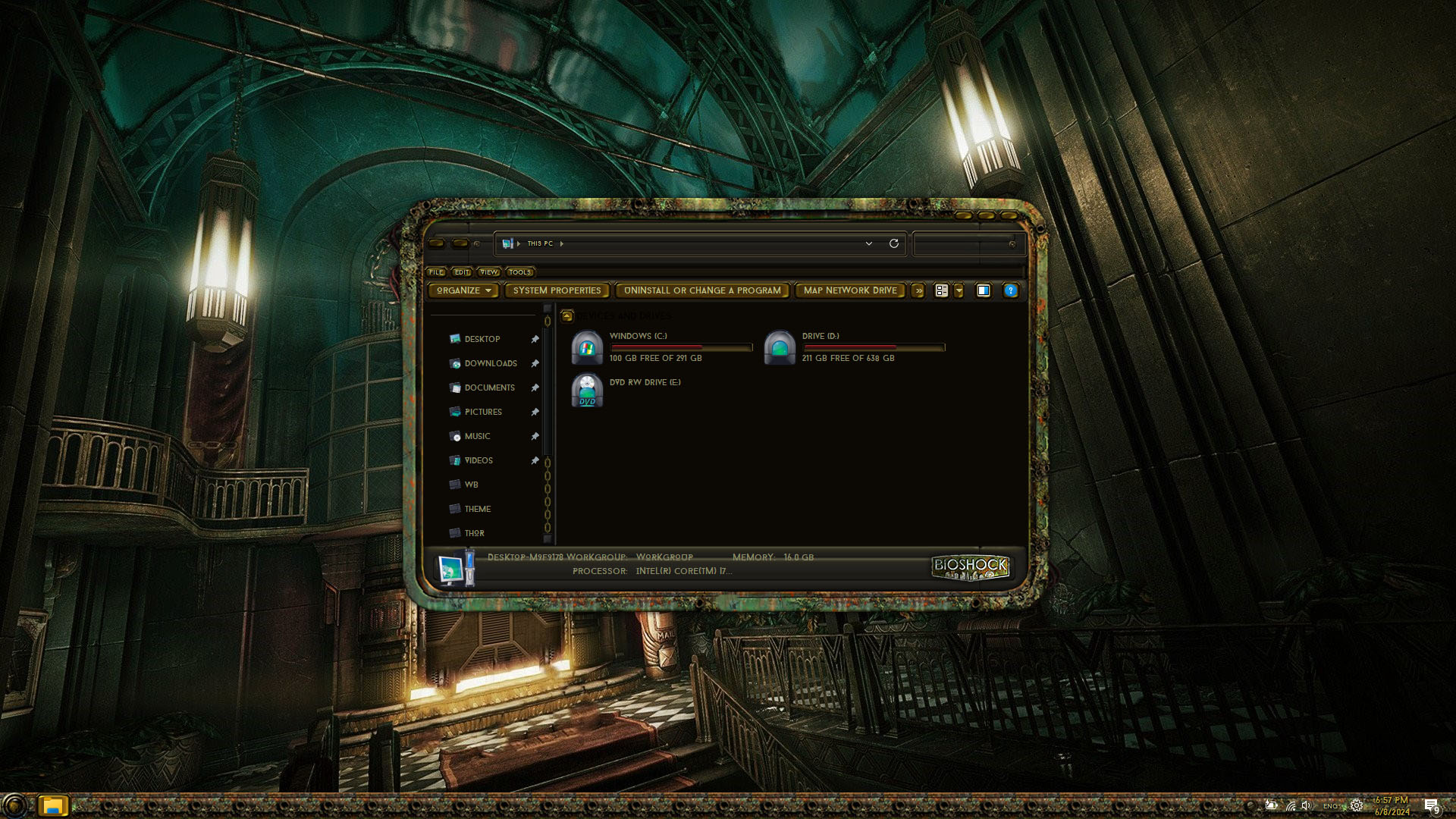Open the Organize dropdown
The height and width of the screenshot is (819, 1456).
click(463, 290)
